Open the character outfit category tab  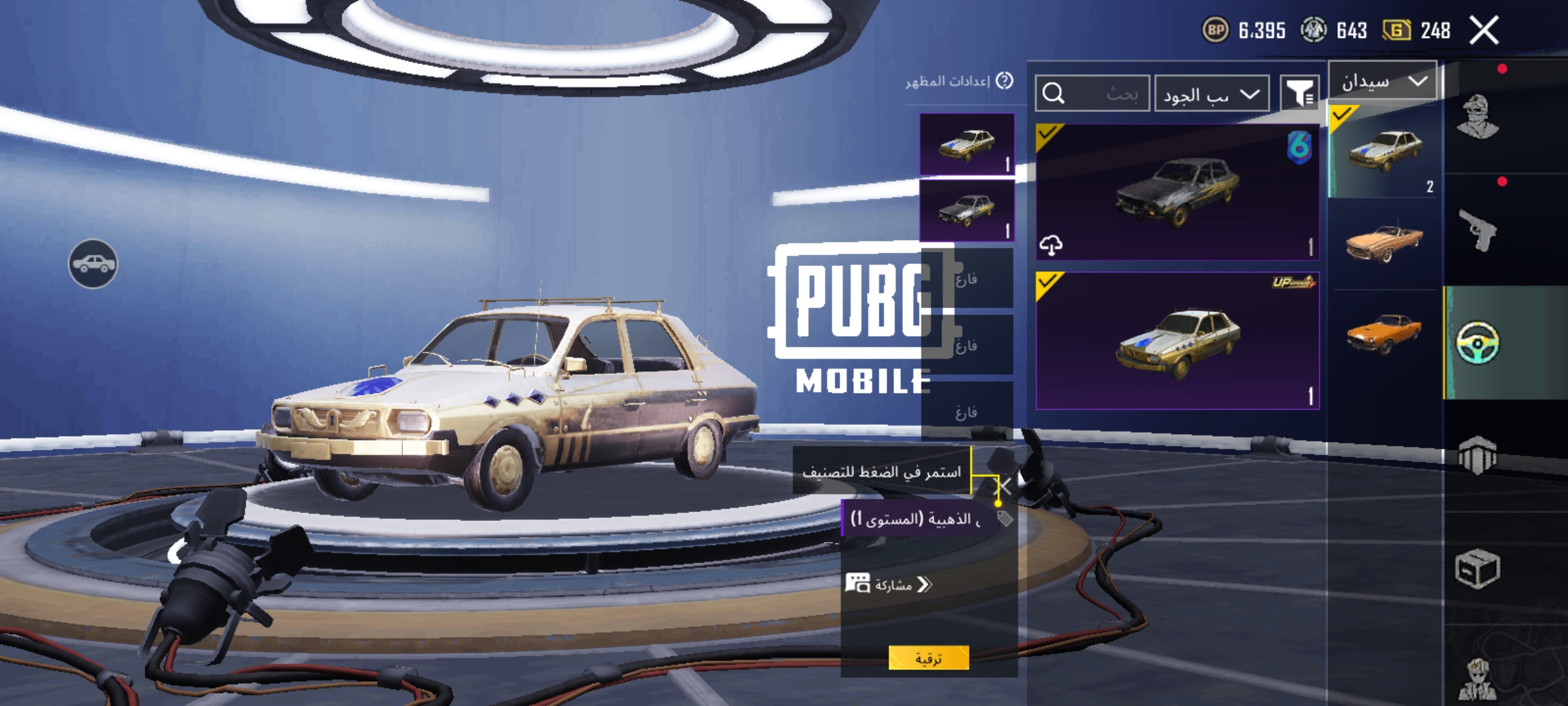(1478, 118)
